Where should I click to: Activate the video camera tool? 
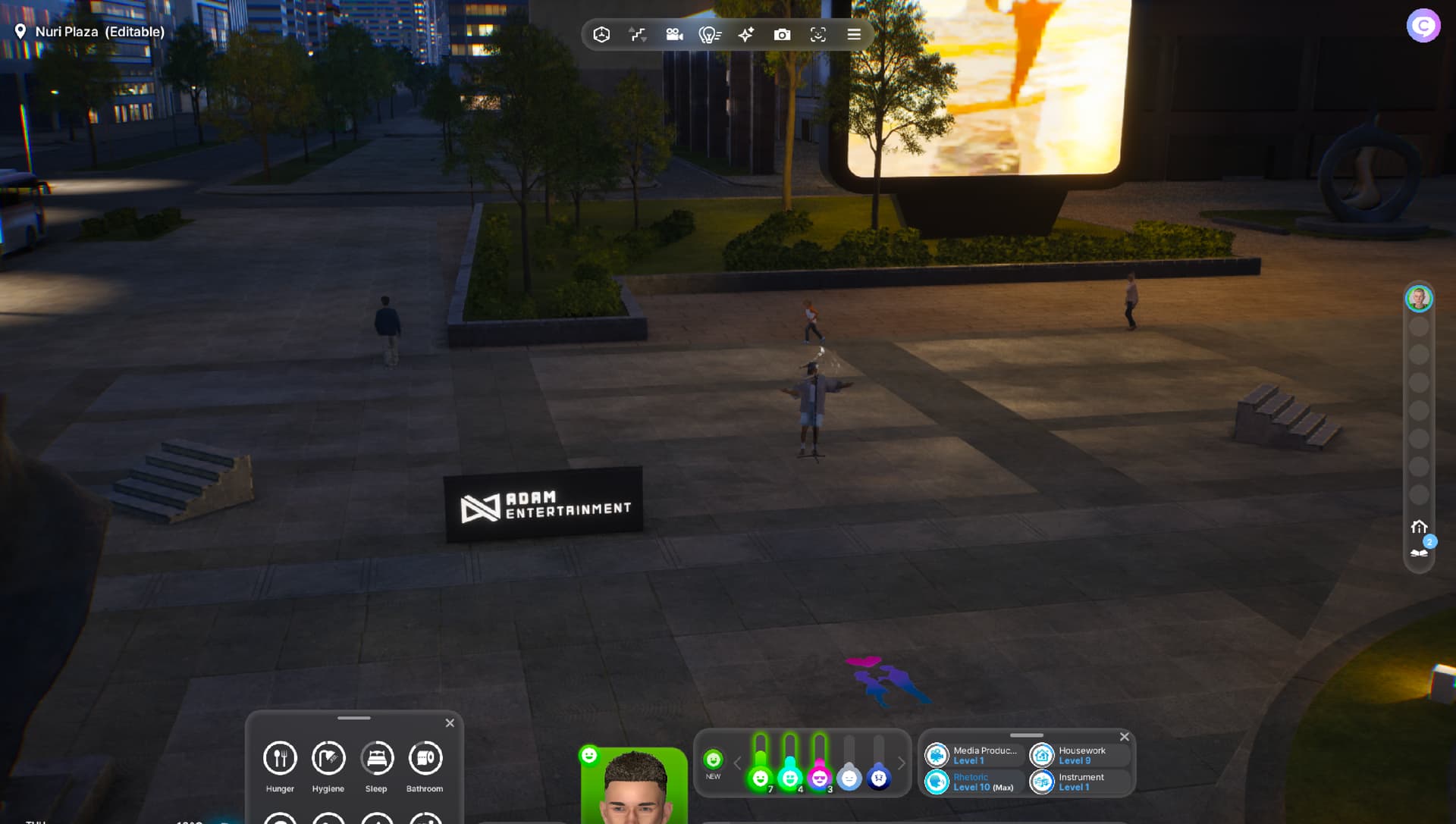coord(674,35)
